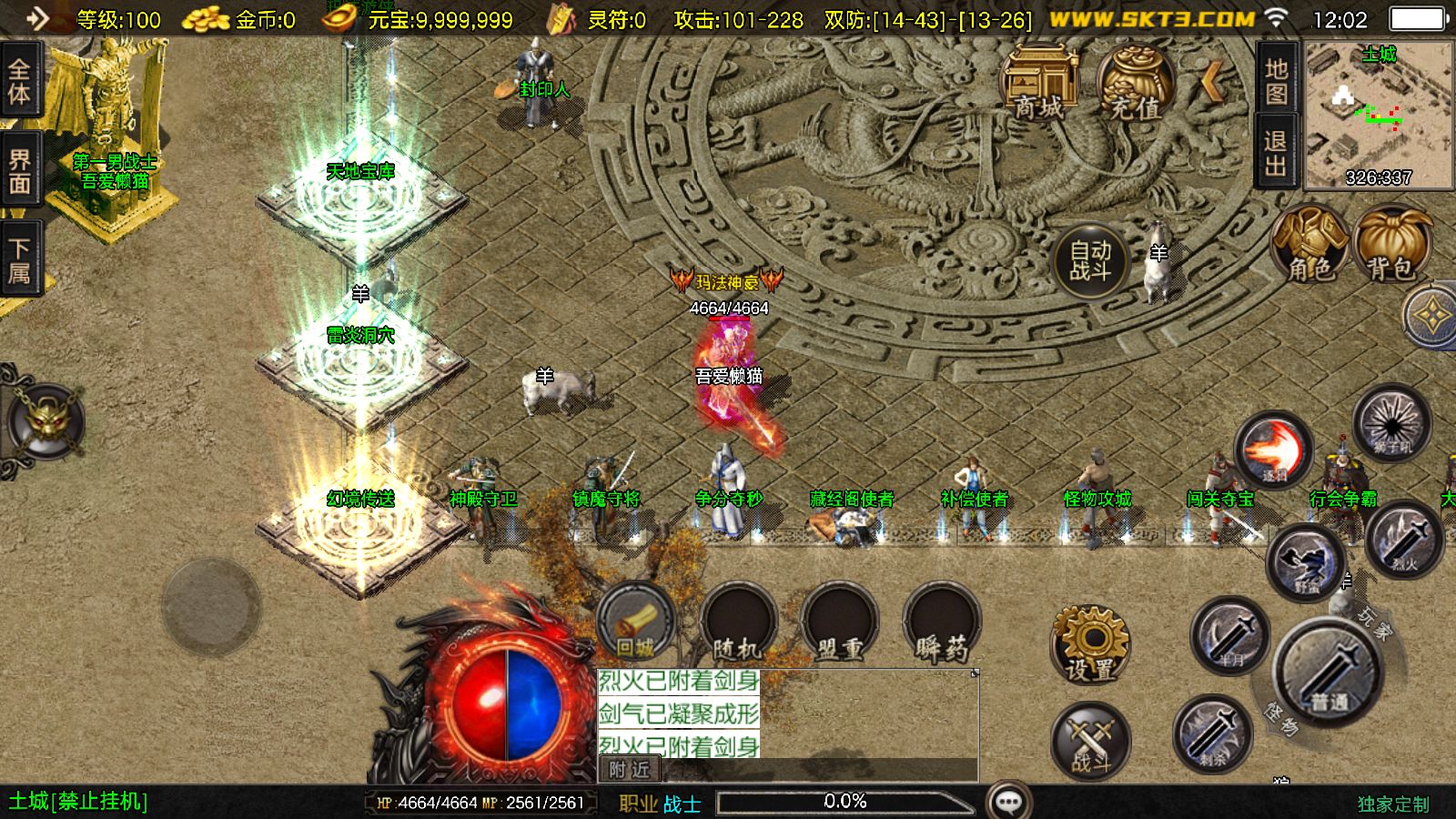The image size is (1456, 819).
Task: Click the 退出 exit button
Action: [1277, 152]
